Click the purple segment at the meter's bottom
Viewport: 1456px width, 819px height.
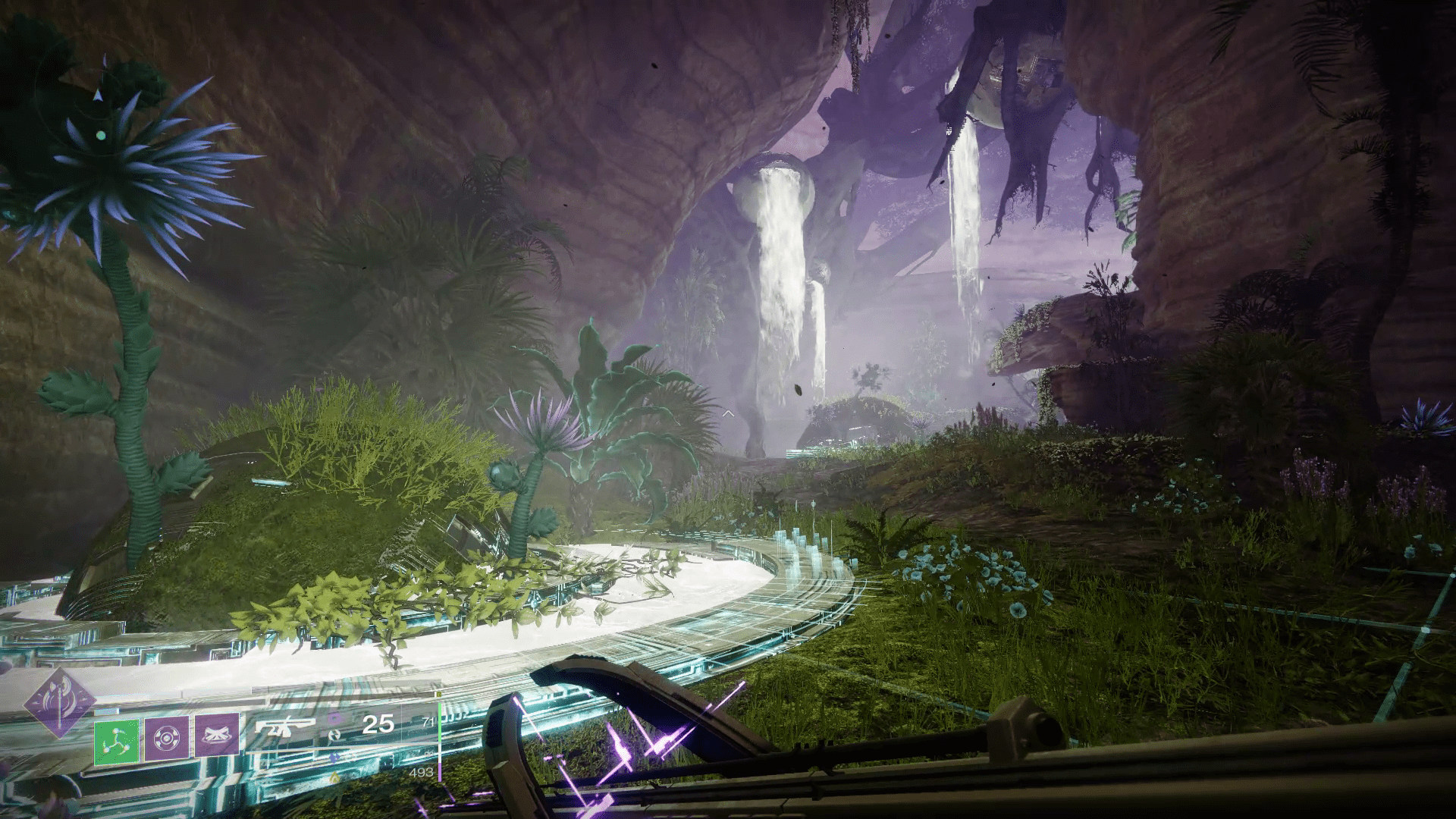[x=440, y=772]
